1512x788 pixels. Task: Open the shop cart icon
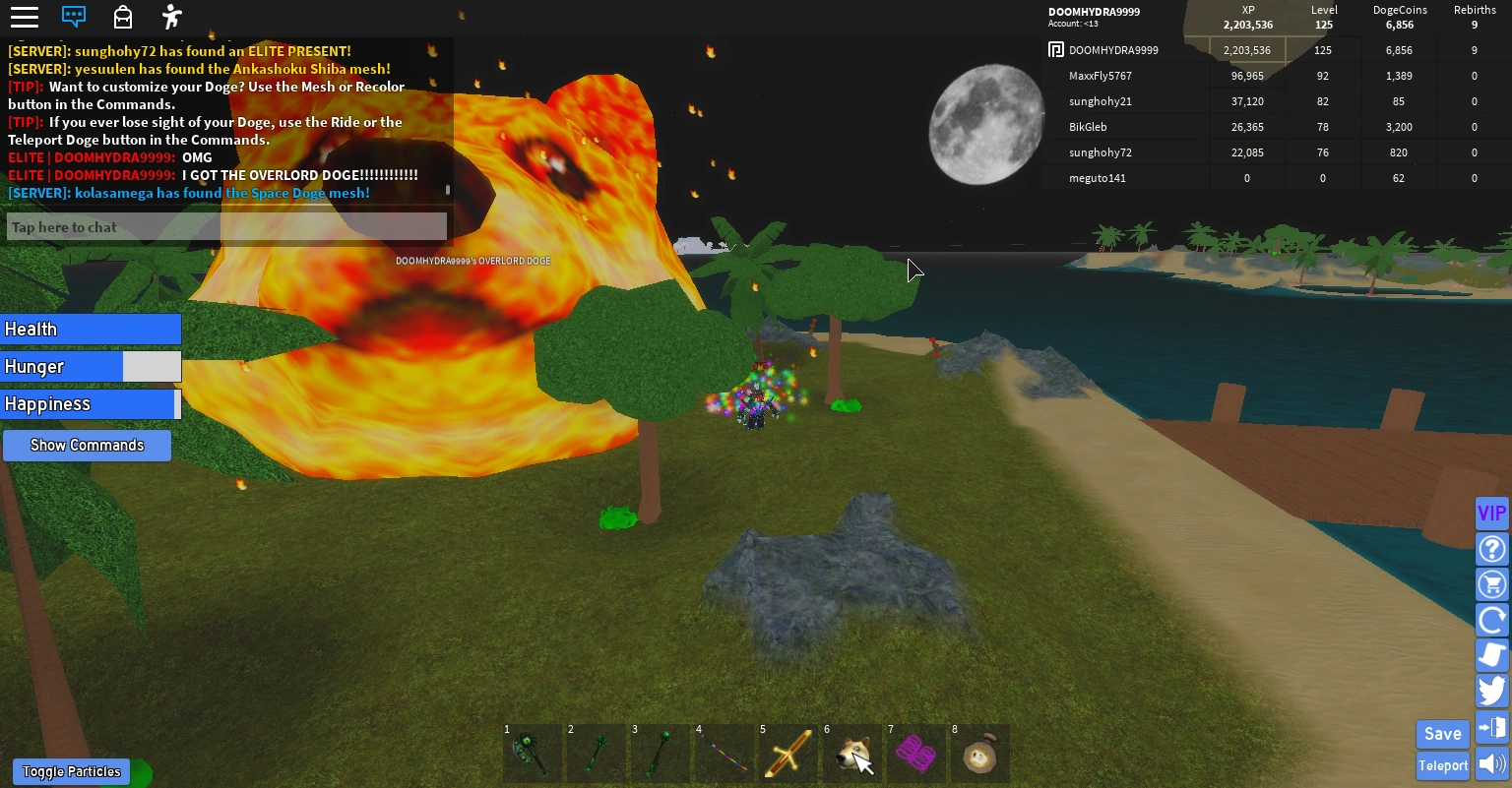pos(1492,584)
